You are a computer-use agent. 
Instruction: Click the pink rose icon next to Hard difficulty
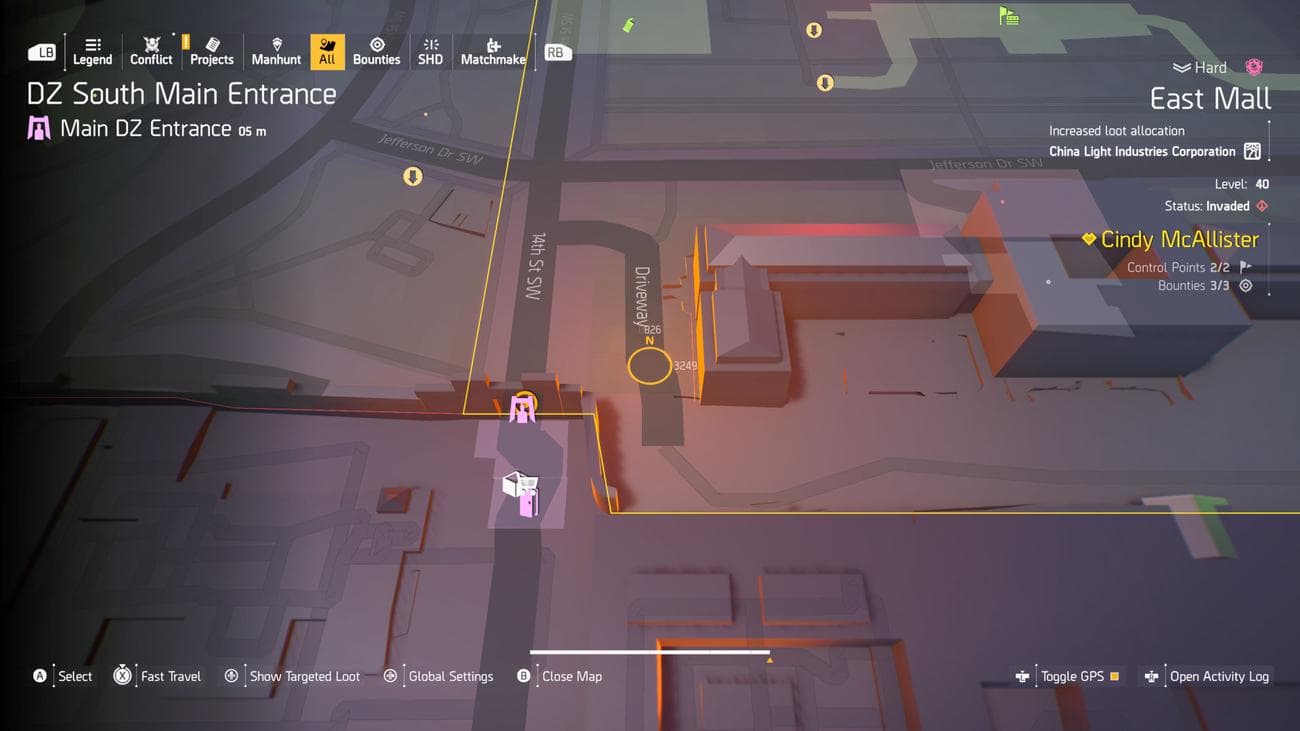(x=1252, y=66)
